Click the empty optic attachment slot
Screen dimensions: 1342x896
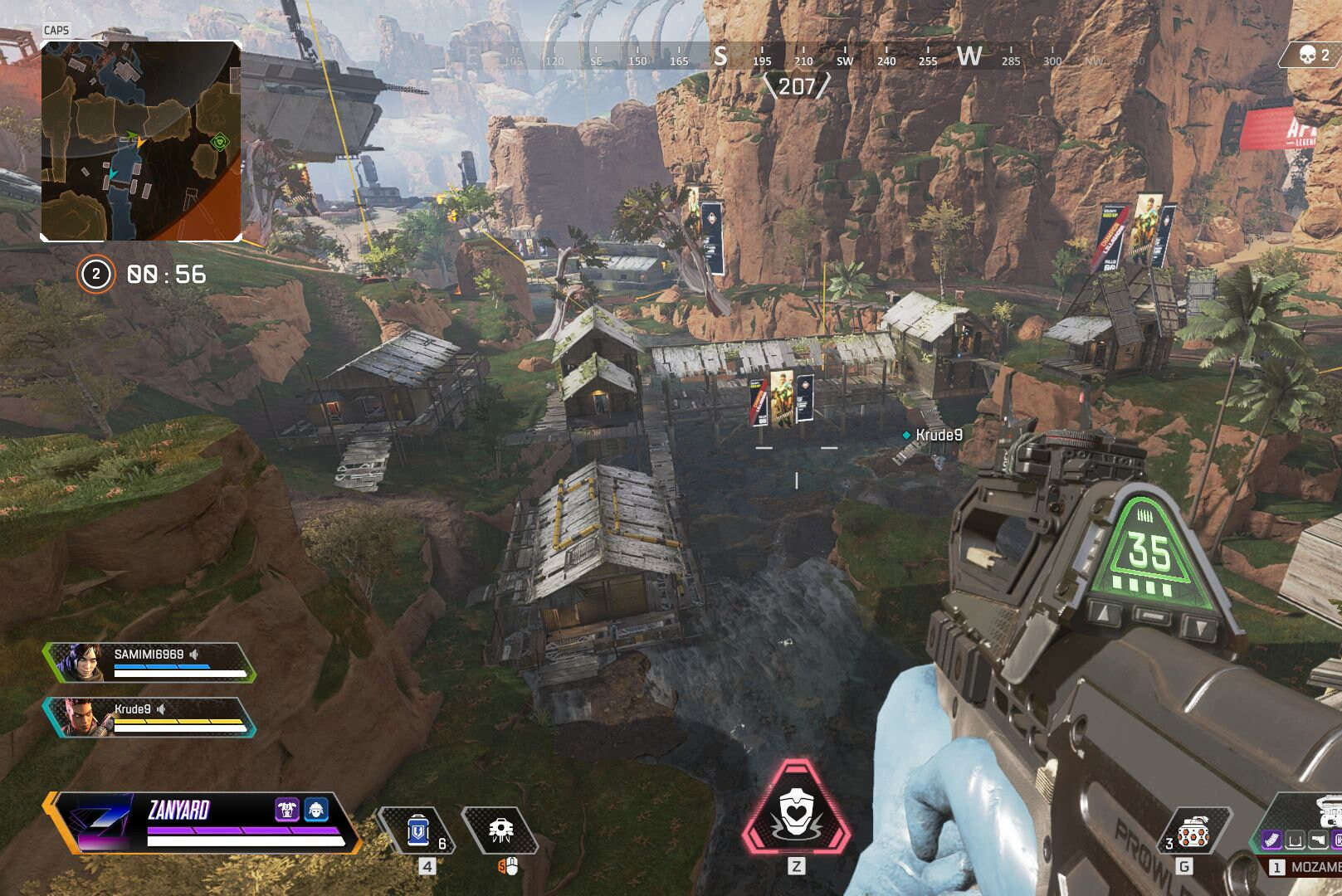pyautogui.click(x=1295, y=840)
